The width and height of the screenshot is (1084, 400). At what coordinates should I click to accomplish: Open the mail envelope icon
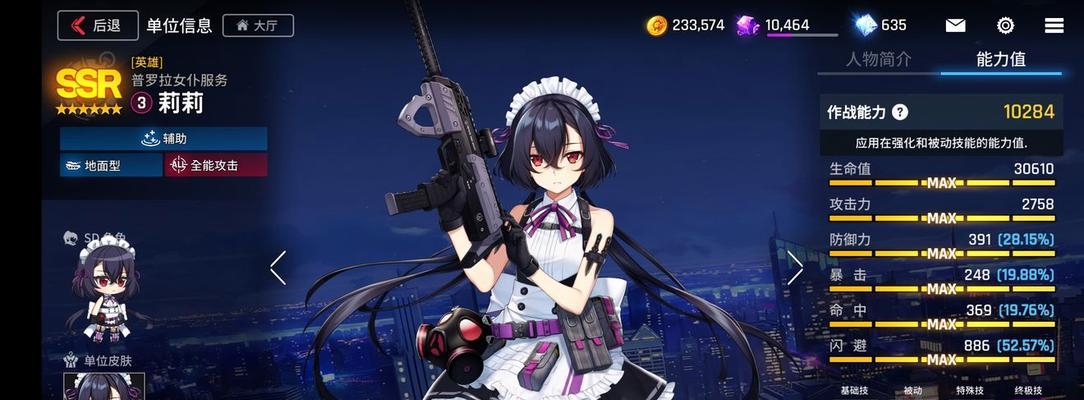pyautogui.click(x=955, y=25)
